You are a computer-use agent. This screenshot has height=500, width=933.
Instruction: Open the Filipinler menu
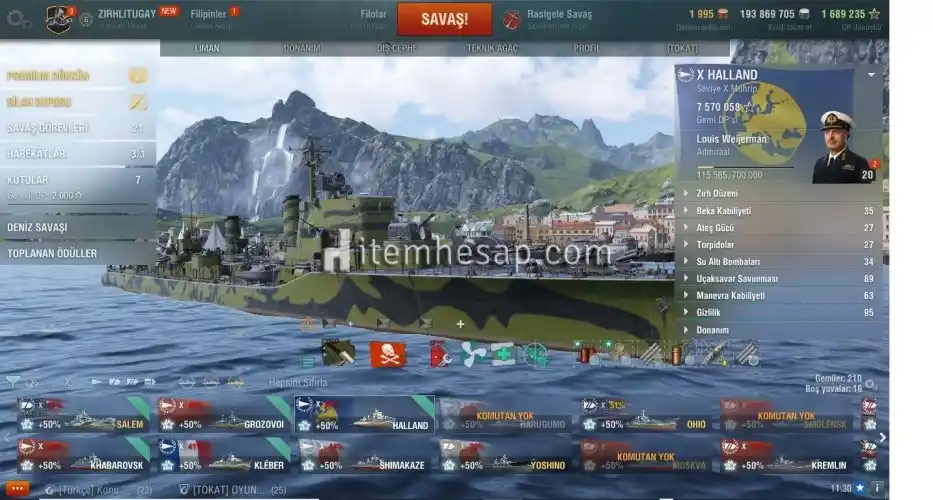(x=210, y=16)
